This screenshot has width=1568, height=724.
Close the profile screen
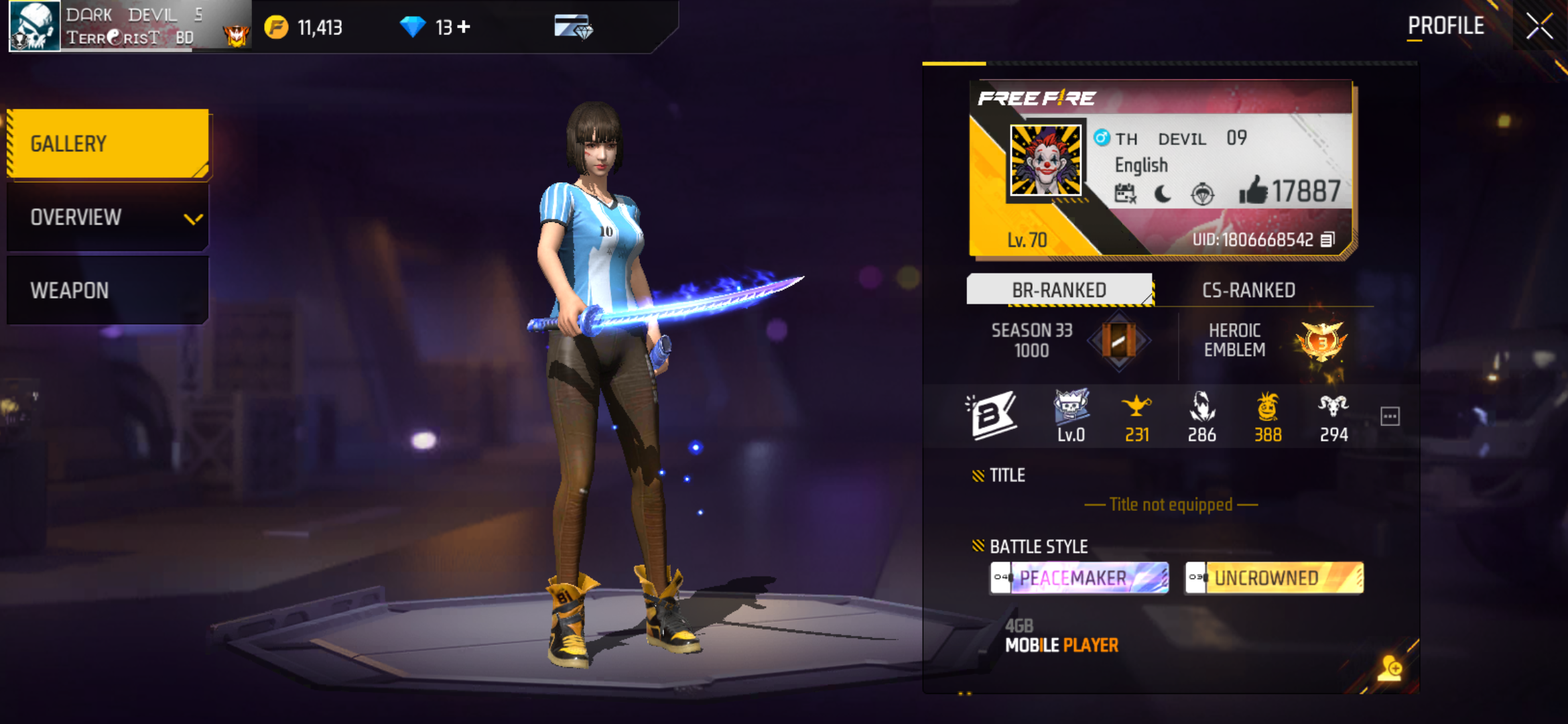[x=1539, y=27]
